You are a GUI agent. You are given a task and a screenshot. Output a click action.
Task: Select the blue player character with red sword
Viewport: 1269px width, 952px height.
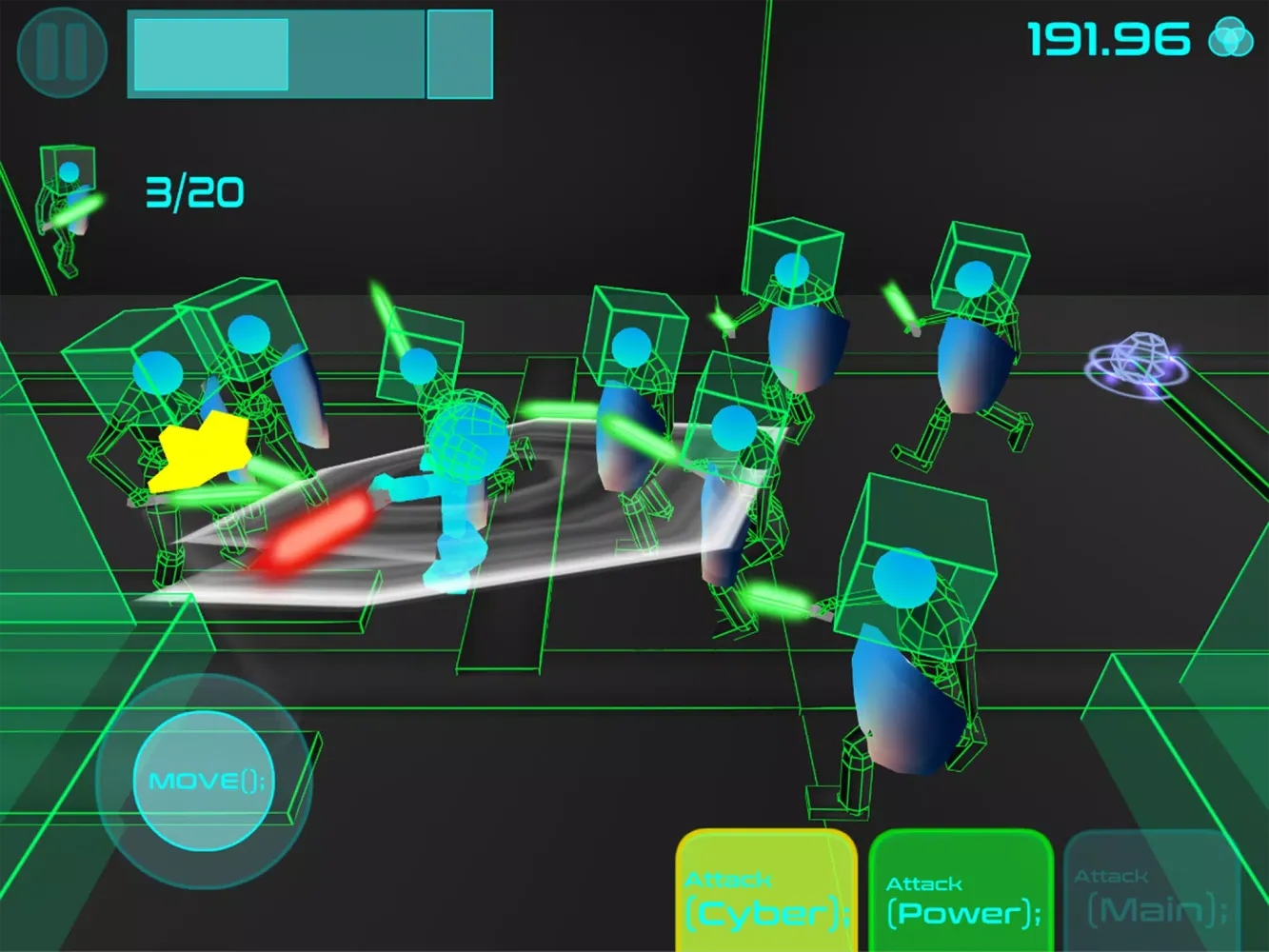click(x=455, y=476)
